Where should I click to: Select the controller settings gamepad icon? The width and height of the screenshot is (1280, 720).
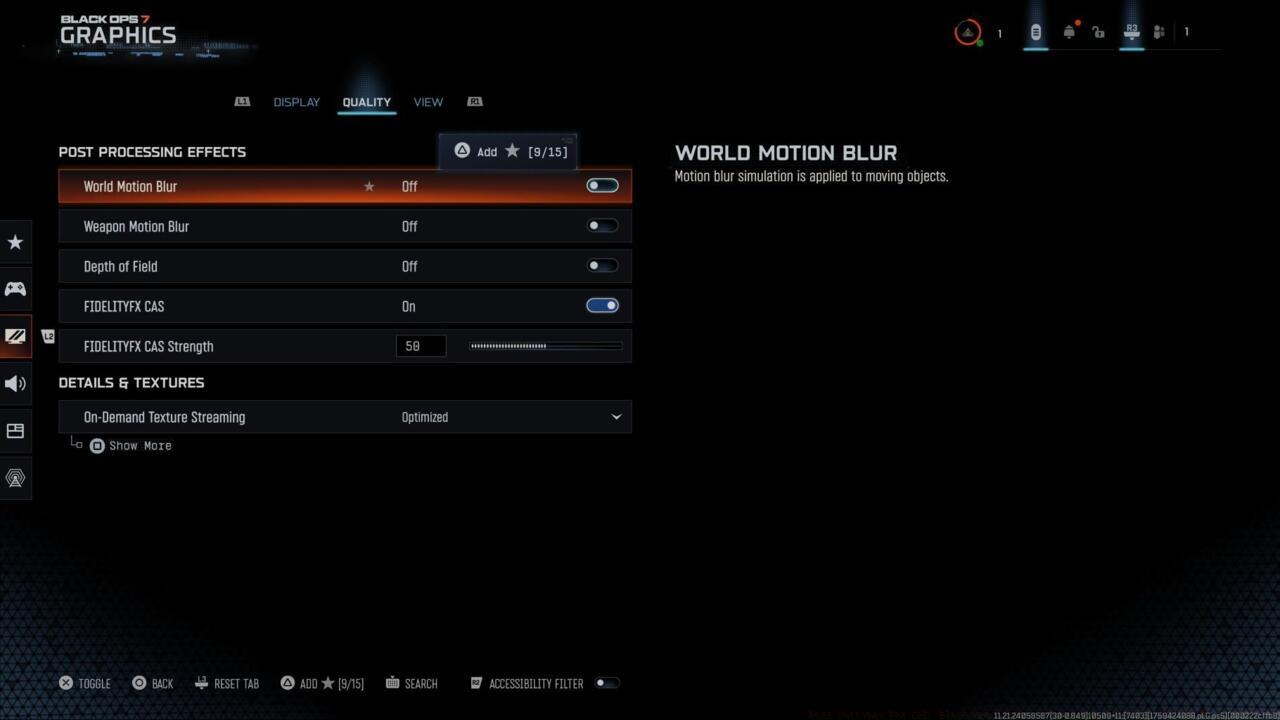(x=15, y=289)
